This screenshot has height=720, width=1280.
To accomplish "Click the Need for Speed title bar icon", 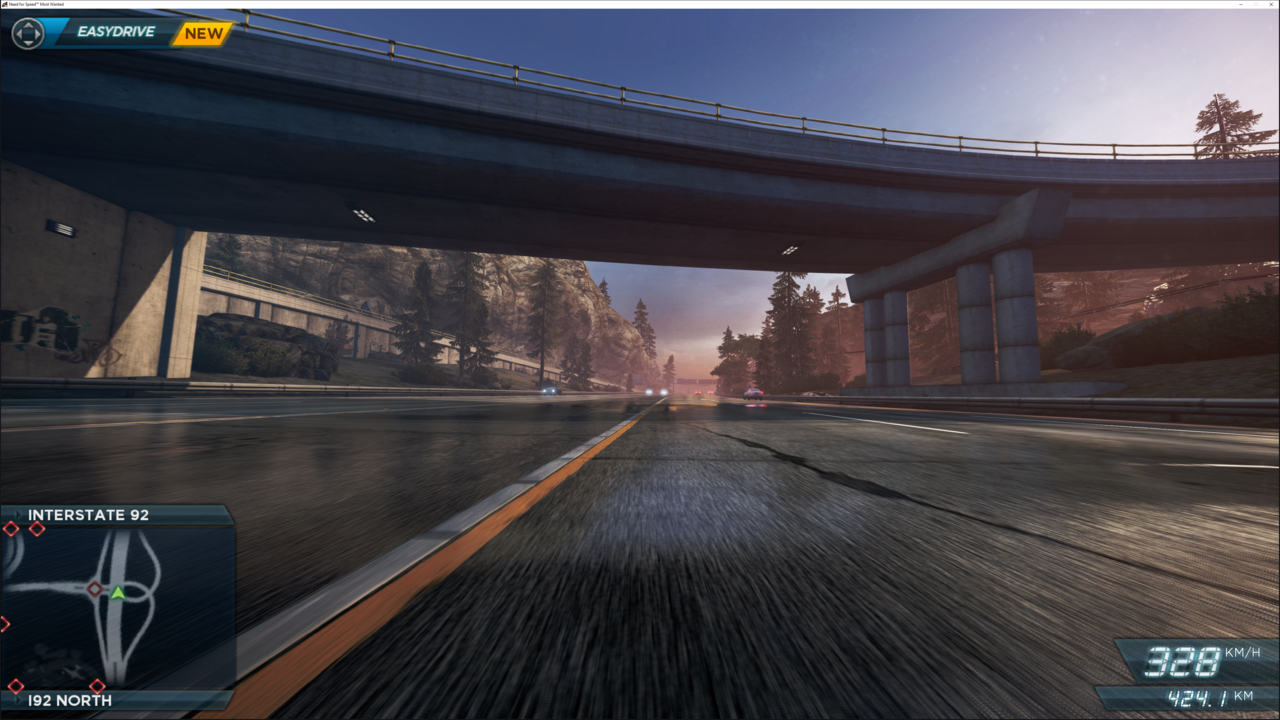I will coord(6,4).
